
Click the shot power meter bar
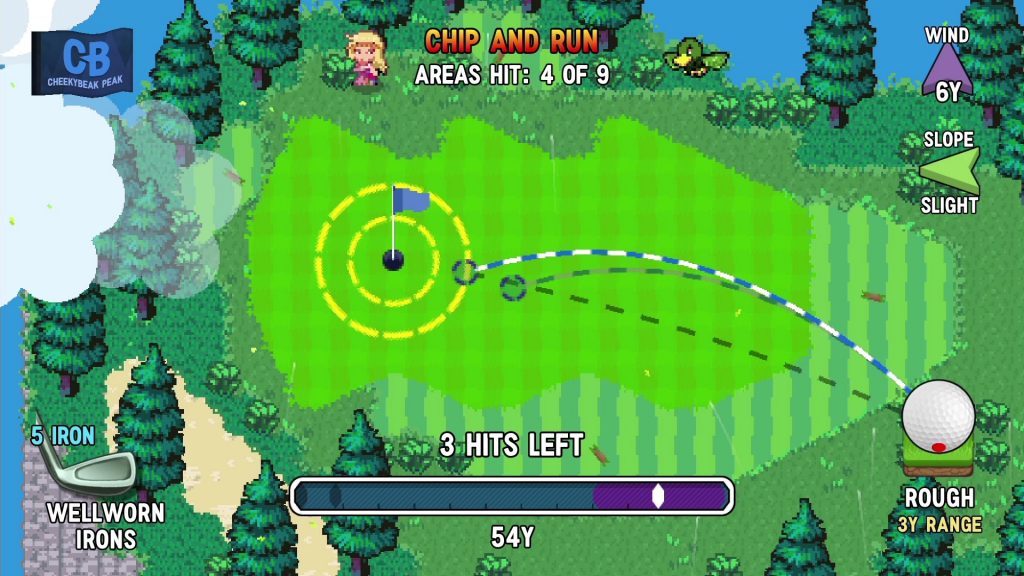click(x=512, y=495)
